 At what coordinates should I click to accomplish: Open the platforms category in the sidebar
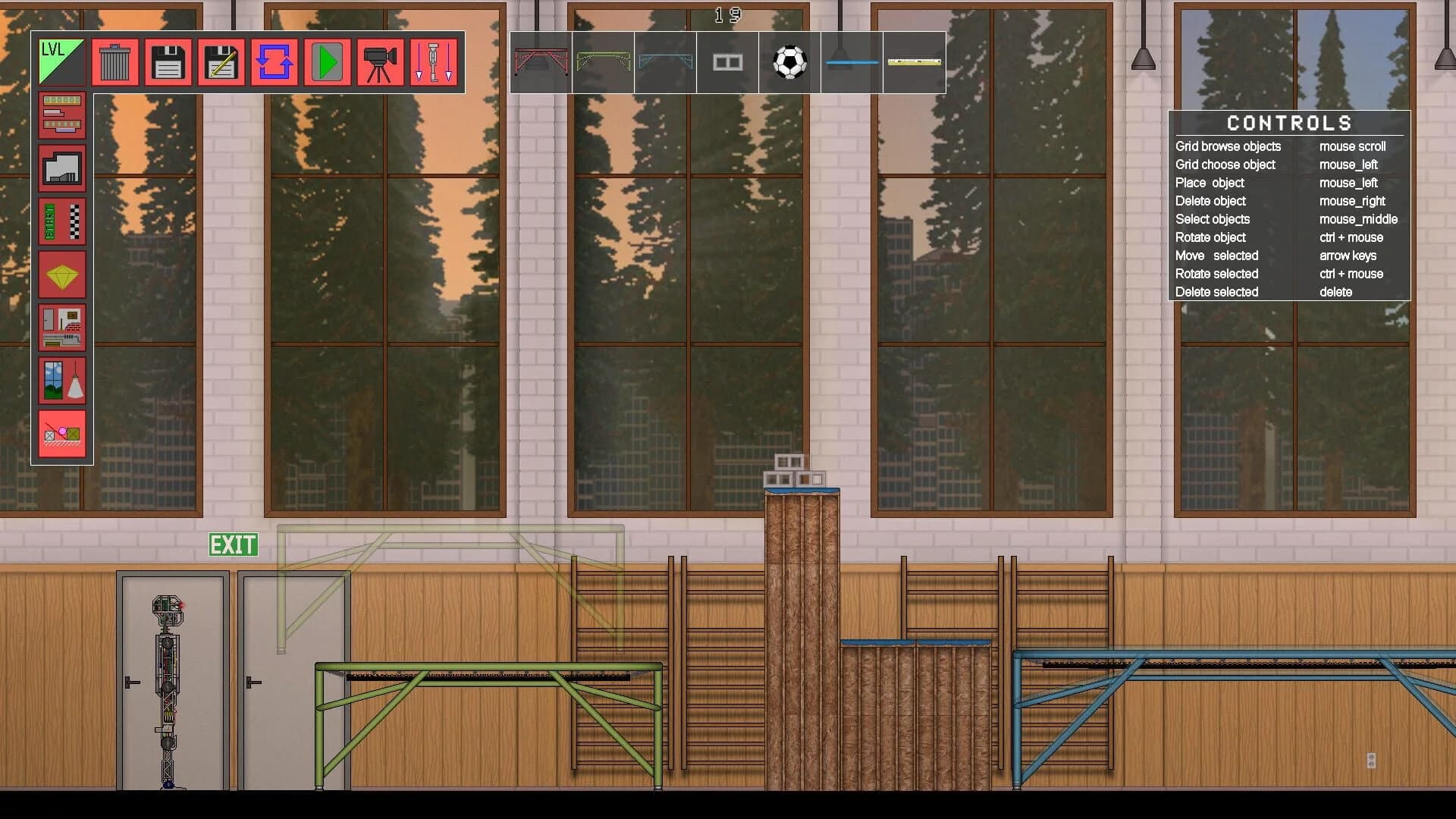pyautogui.click(x=62, y=115)
